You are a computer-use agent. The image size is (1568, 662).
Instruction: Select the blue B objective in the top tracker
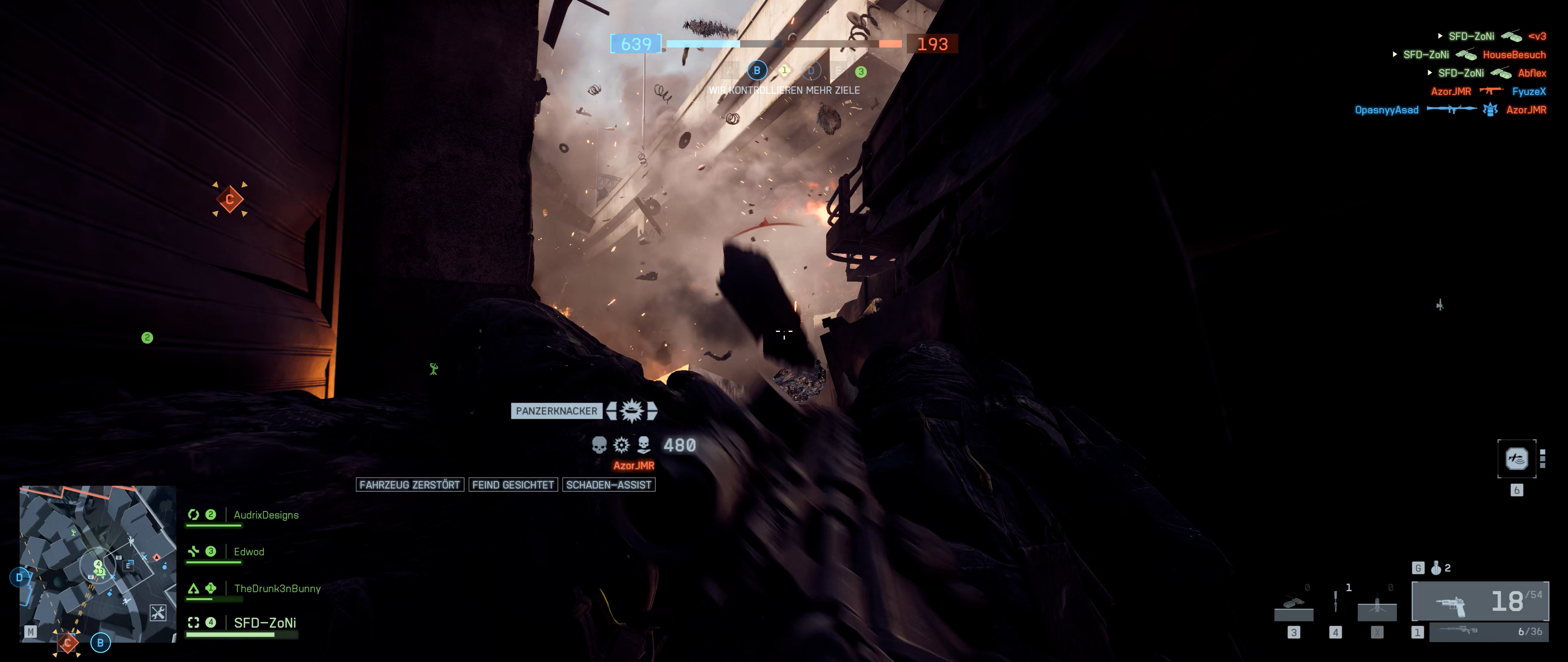(757, 71)
